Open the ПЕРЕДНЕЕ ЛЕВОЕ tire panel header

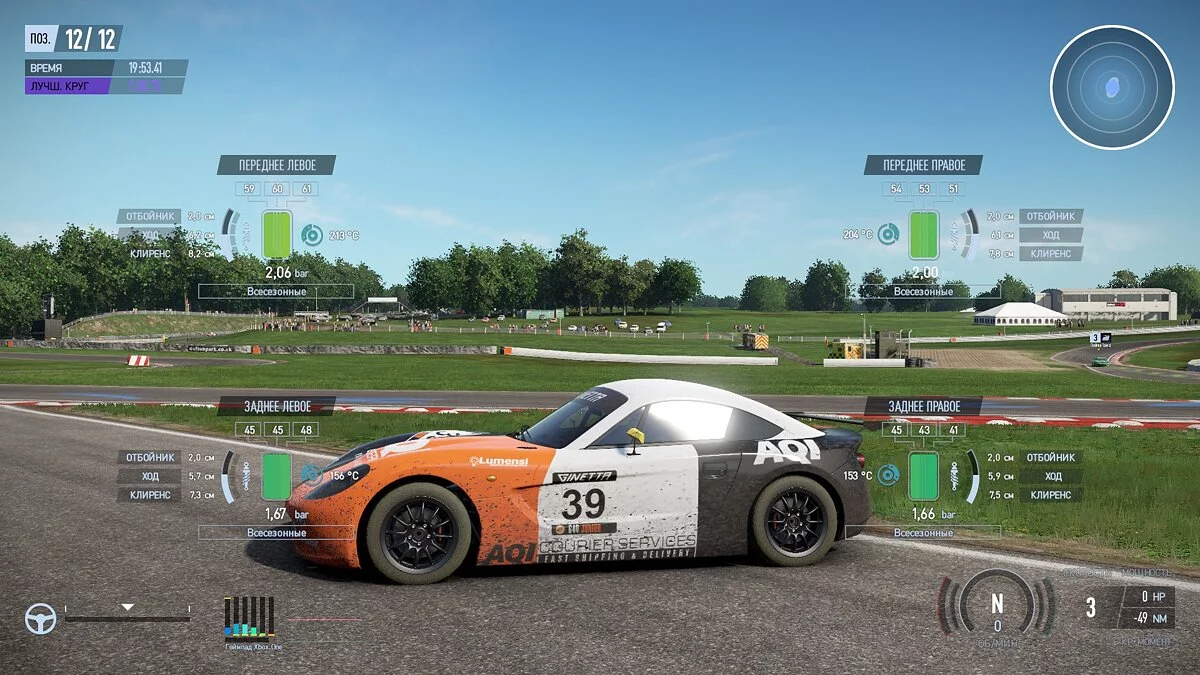coord(276,165)
